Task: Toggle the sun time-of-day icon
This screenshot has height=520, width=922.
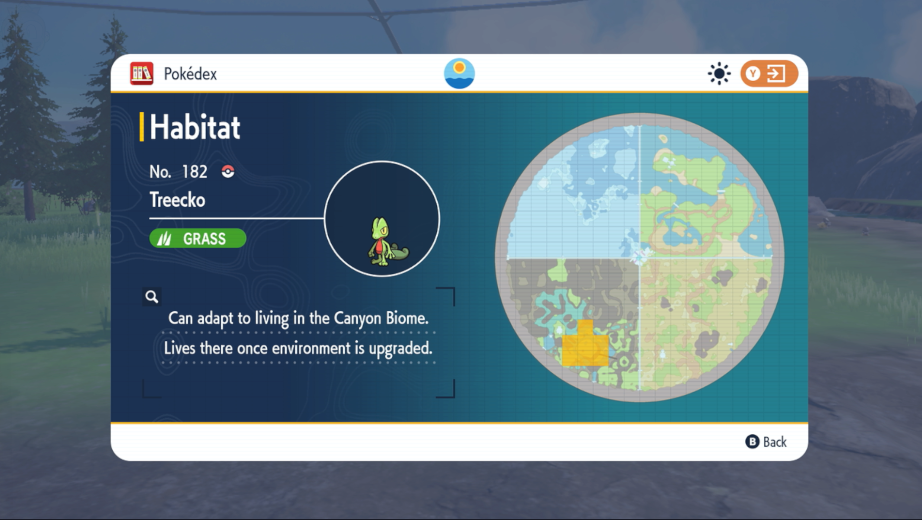Action: tap(718, 74)
